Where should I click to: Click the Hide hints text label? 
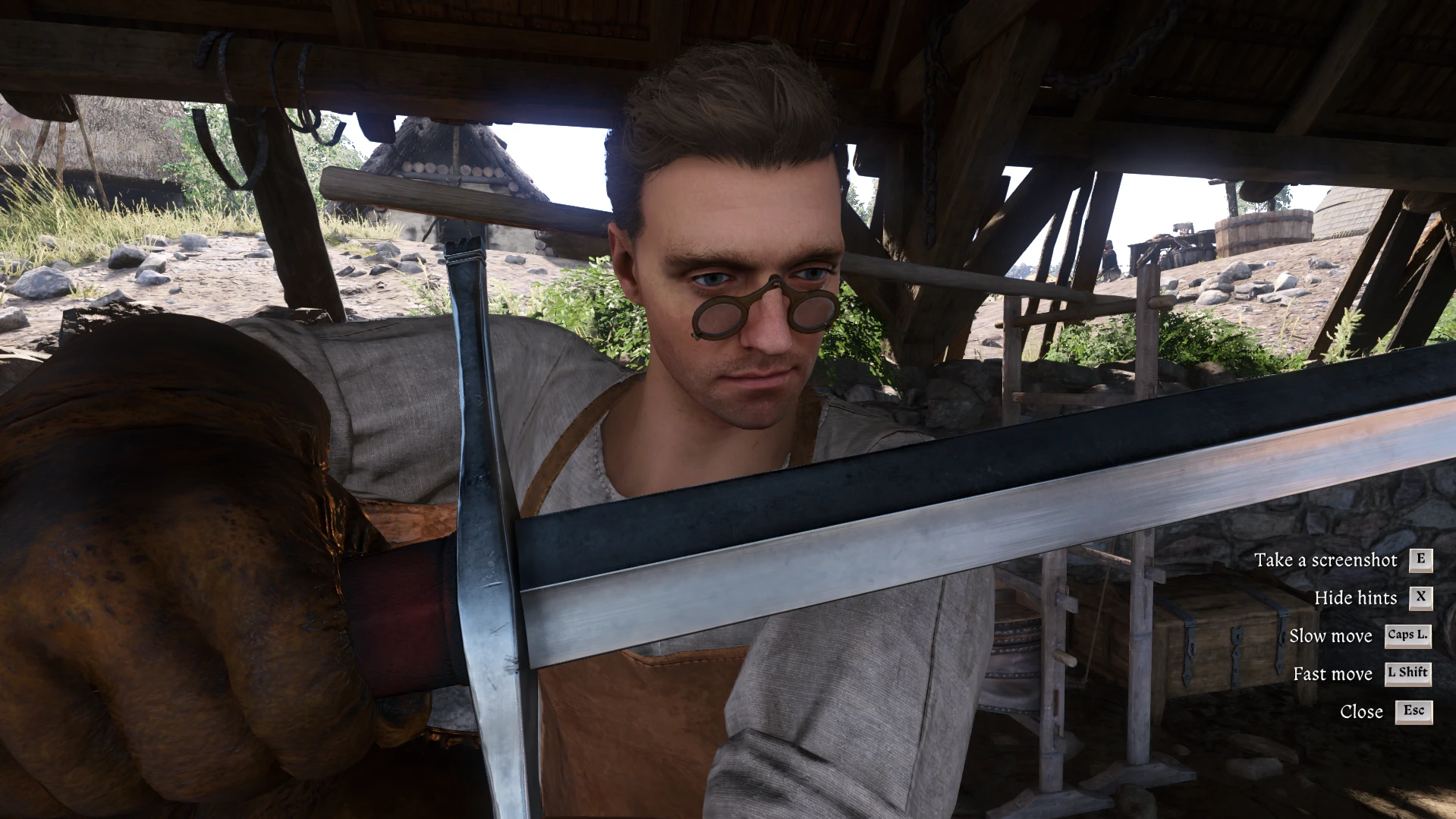pyautogui.click(x=1355, y=598)
